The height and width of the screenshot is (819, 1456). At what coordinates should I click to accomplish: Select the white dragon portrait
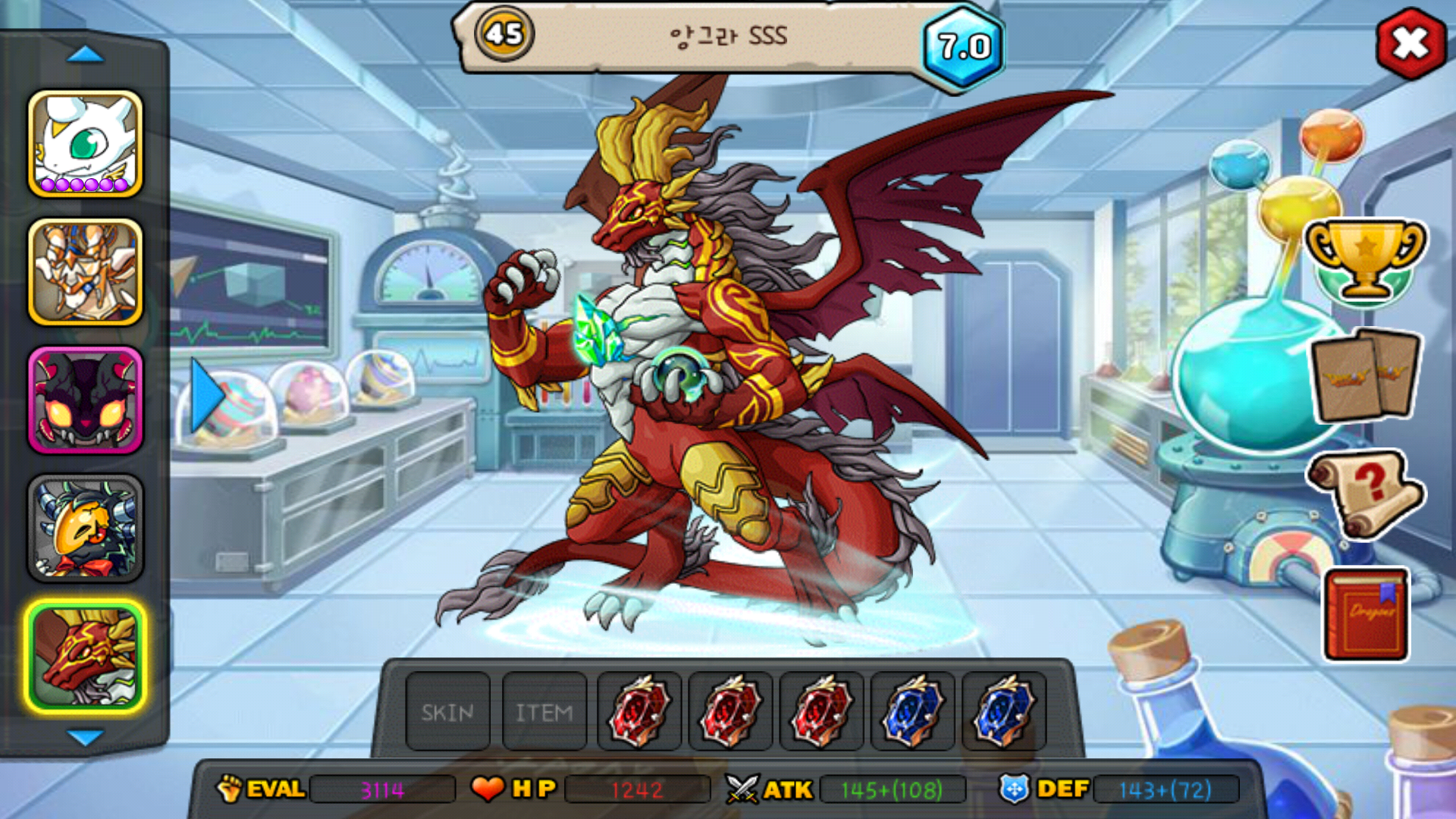(86, 144)
